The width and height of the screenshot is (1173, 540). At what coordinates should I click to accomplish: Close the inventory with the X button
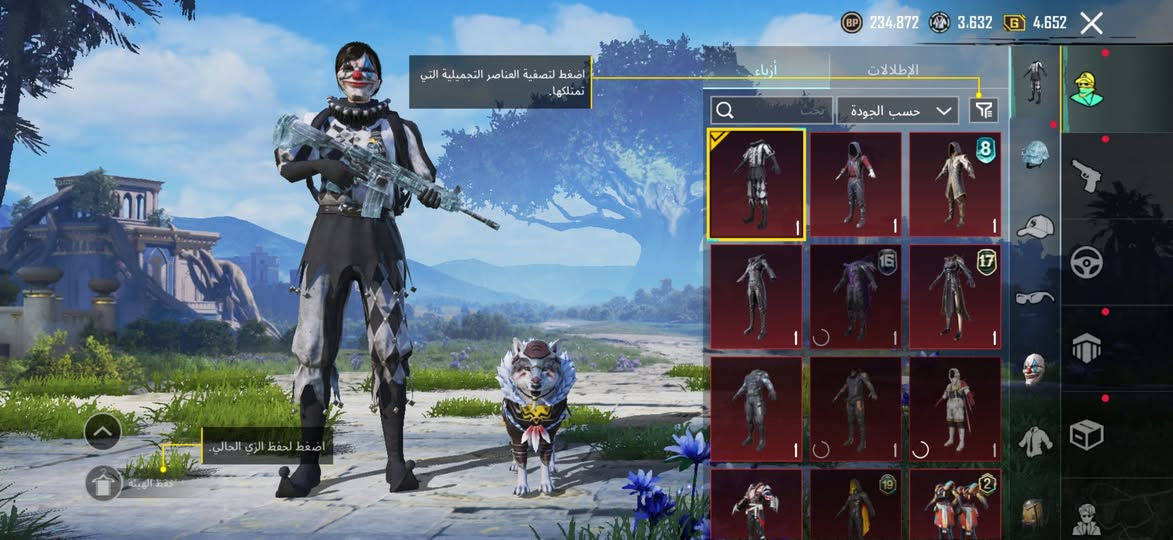1091,23
